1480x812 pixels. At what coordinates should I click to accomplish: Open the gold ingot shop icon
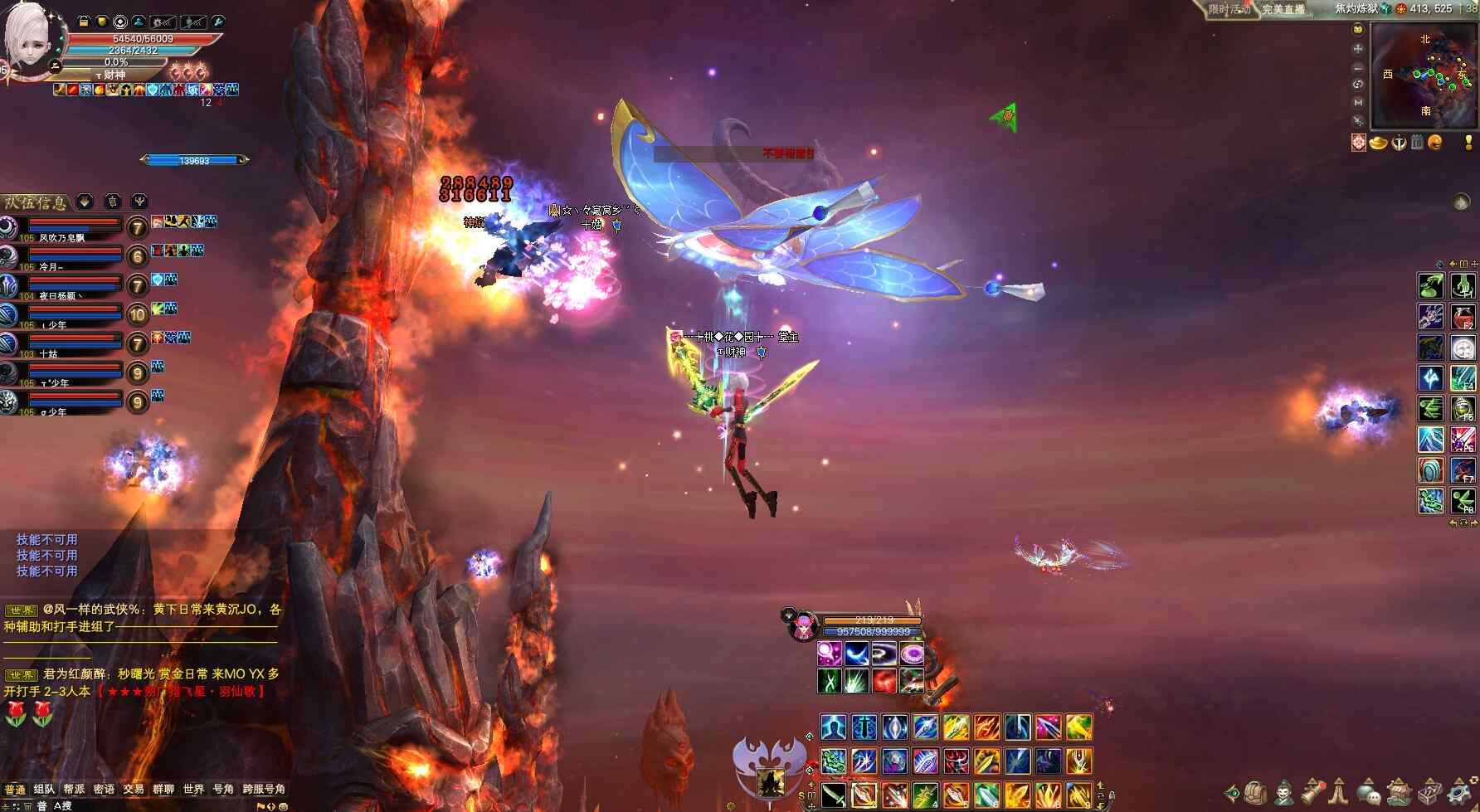pos(1378,143)
